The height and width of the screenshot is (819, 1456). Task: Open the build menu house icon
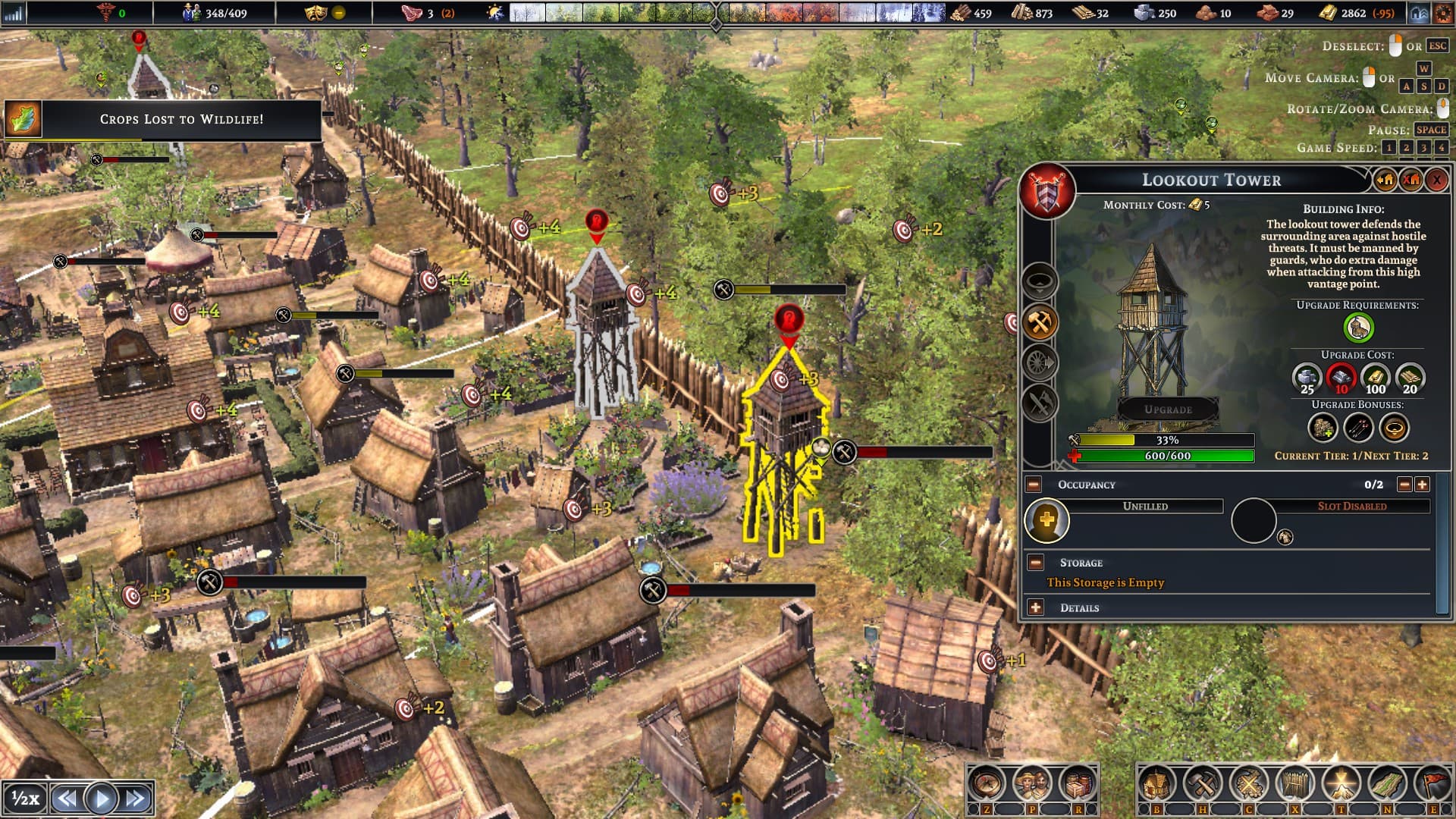pyautogui.click(x=1156, y=784)
